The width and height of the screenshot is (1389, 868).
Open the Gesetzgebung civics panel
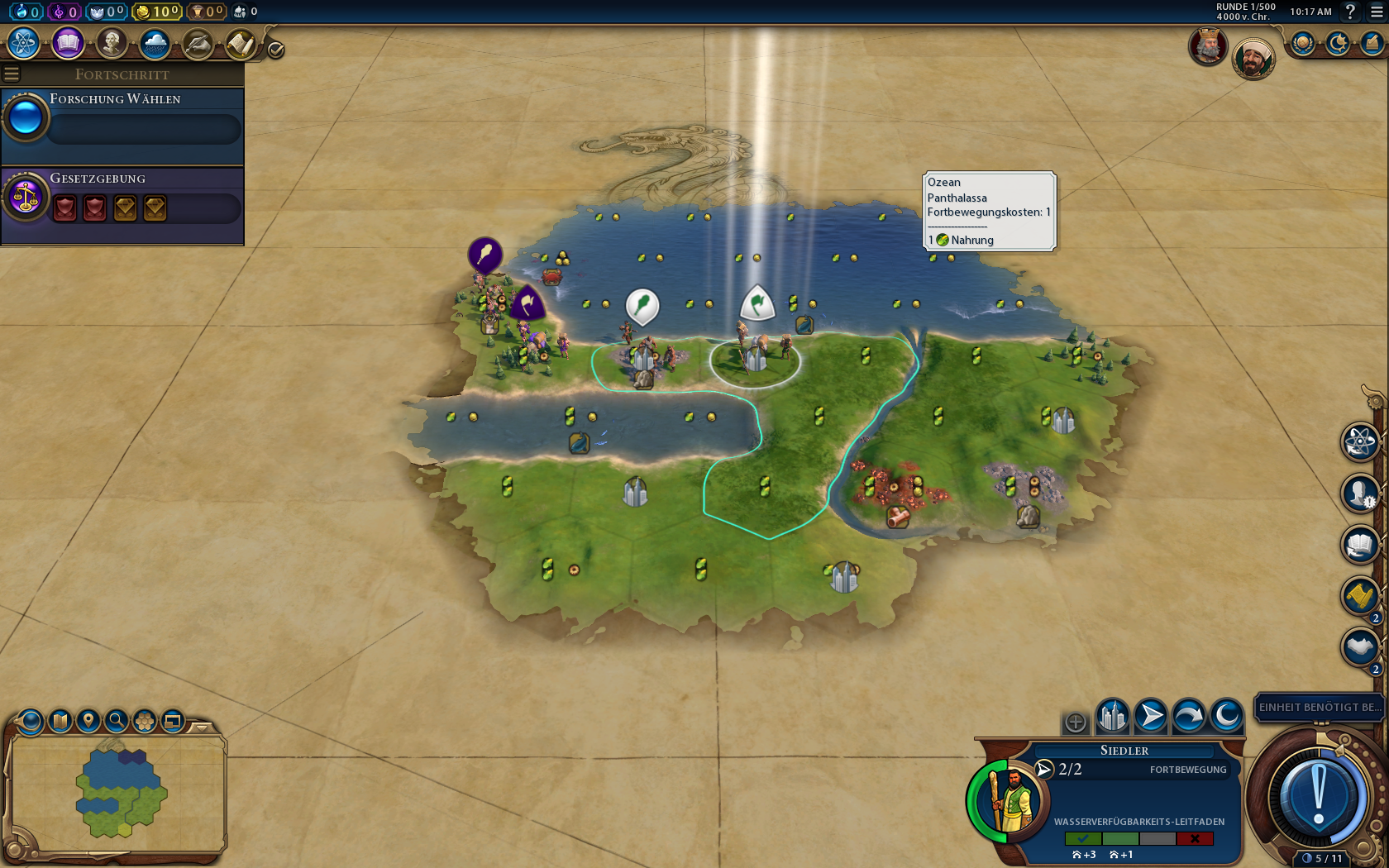(x=122, y=198)
